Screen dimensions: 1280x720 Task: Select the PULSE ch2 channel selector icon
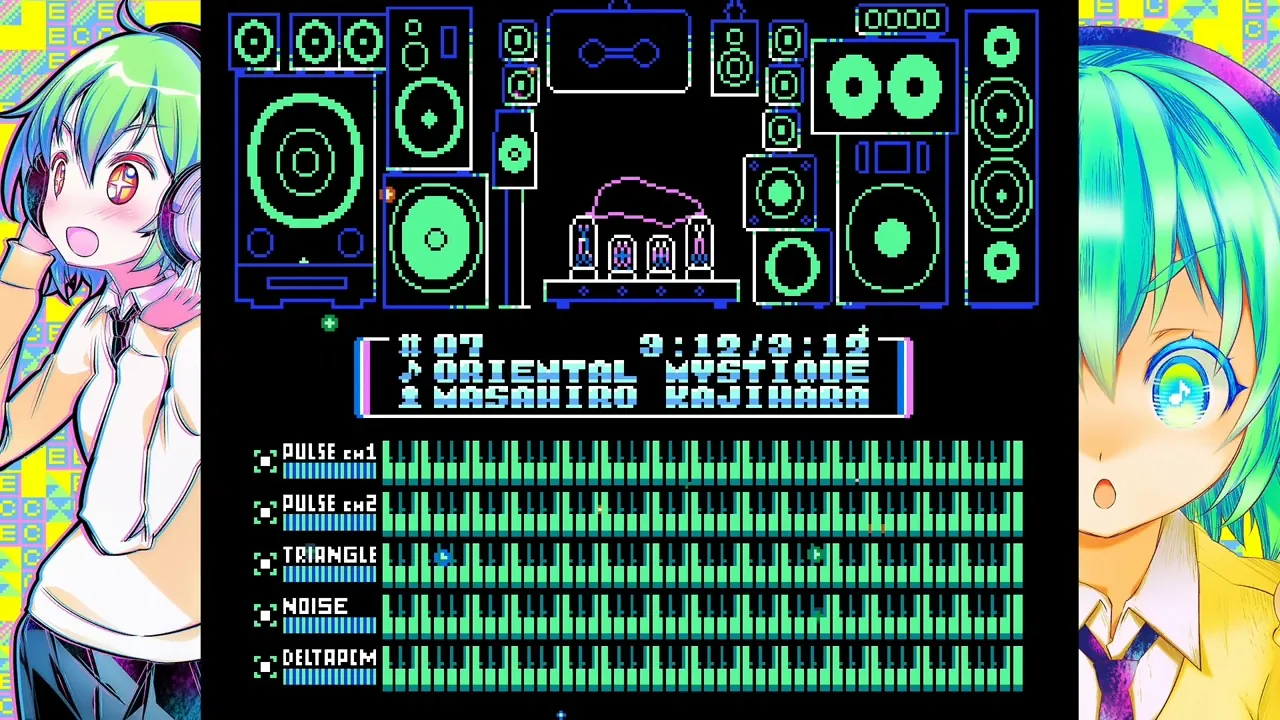[265, 511]
